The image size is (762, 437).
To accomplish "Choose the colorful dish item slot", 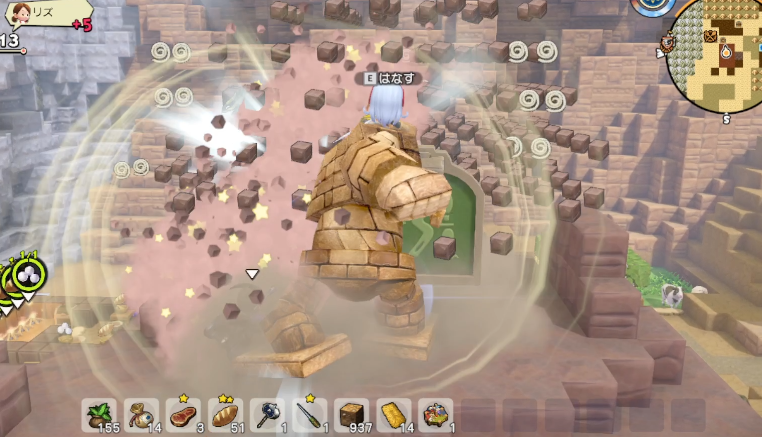I will pos(436,415).
